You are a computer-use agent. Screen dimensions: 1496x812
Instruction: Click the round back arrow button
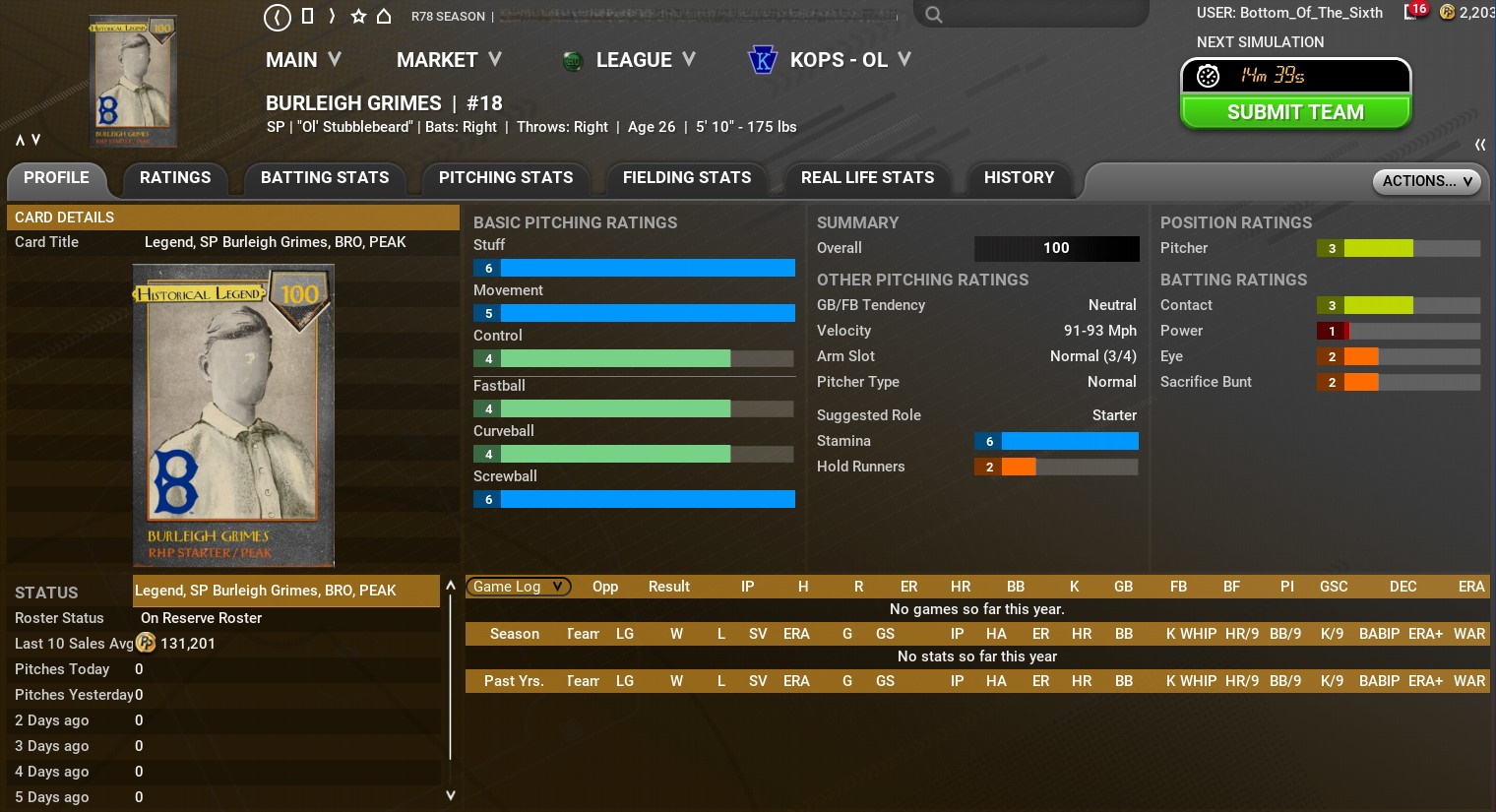(278, 17)
